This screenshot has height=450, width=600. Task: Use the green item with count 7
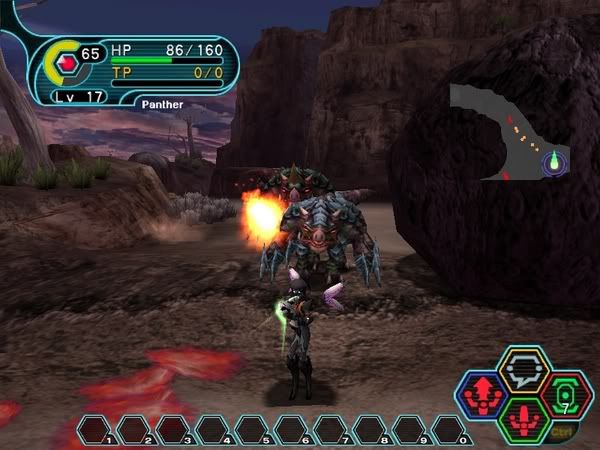pos(566,394)
